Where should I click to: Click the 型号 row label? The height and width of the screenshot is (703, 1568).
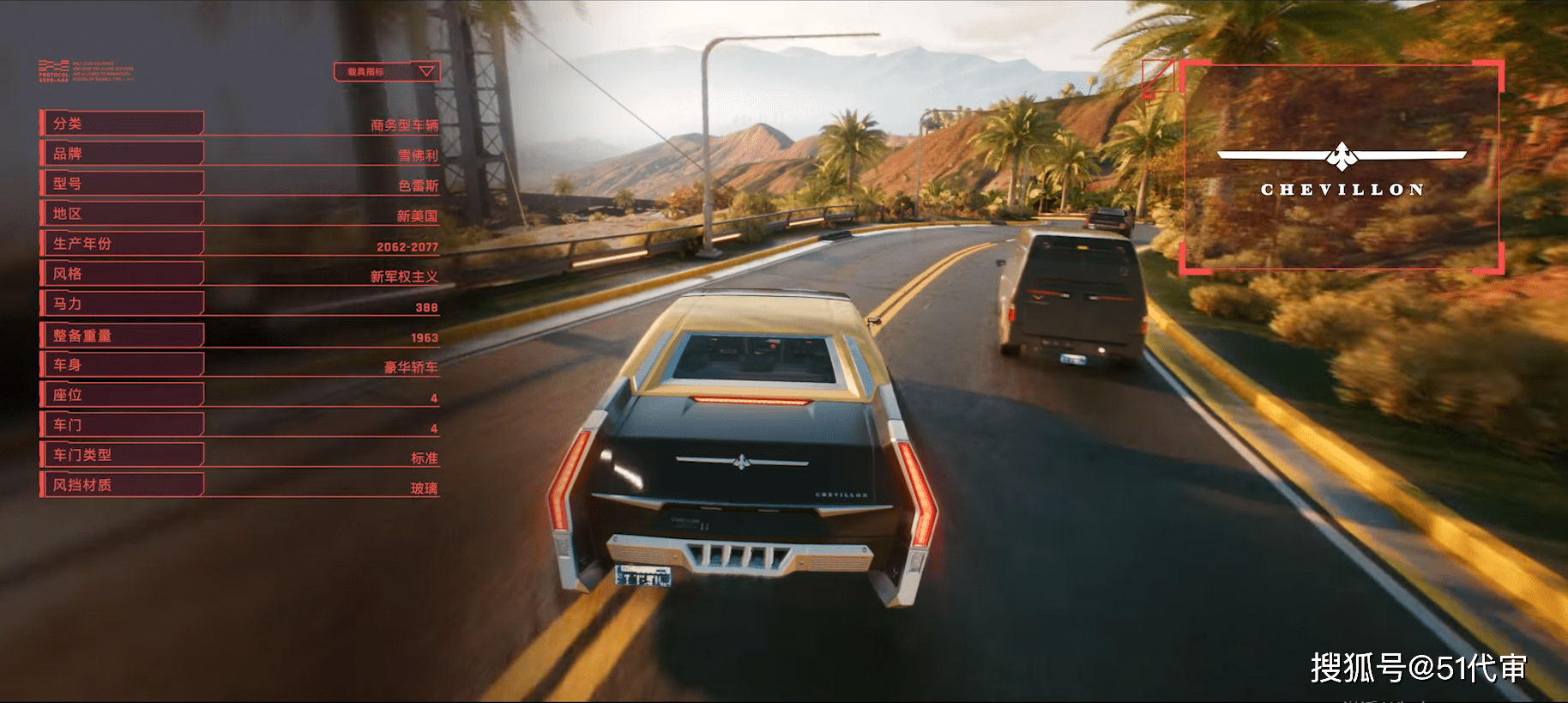(x=122, y=184)
